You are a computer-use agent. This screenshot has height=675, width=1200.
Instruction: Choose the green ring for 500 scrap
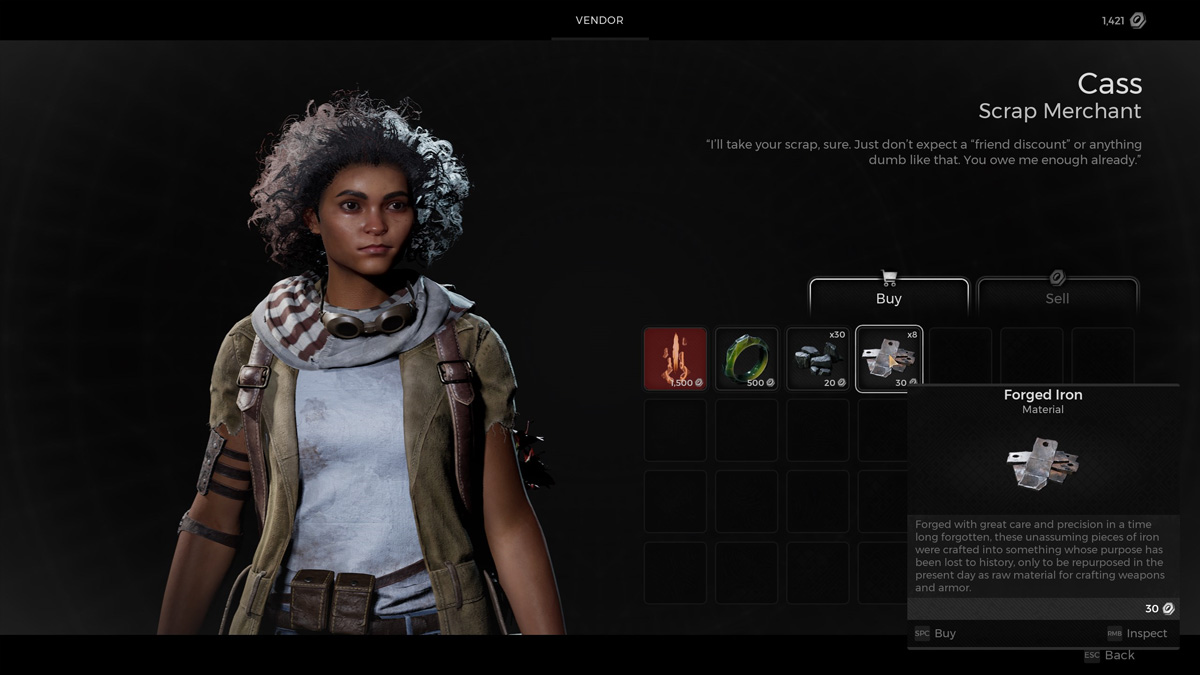click(746, 358)
